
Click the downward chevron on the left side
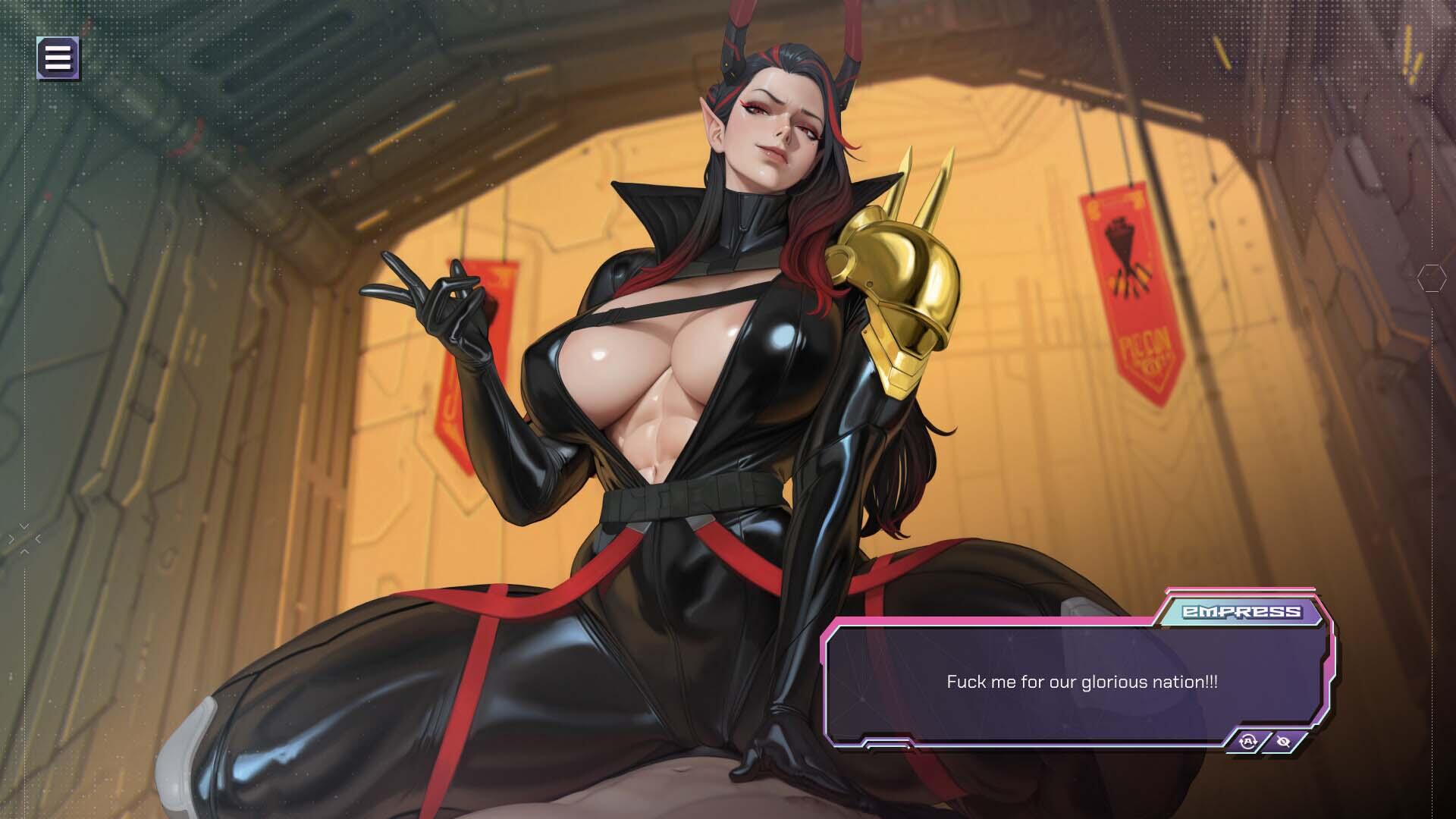click(24, 526)
